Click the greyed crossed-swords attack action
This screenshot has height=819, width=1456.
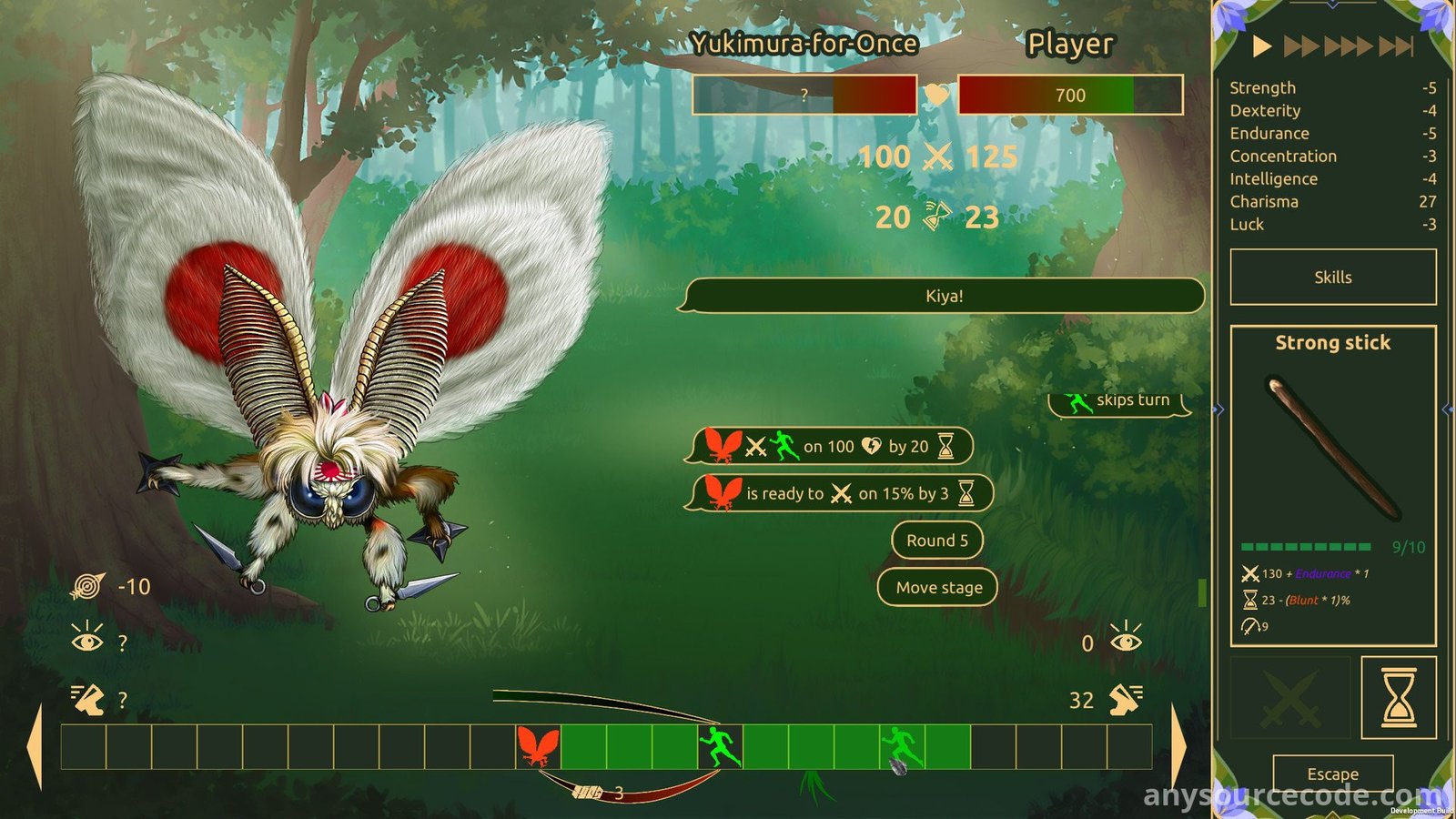(x=1290, y=698)
